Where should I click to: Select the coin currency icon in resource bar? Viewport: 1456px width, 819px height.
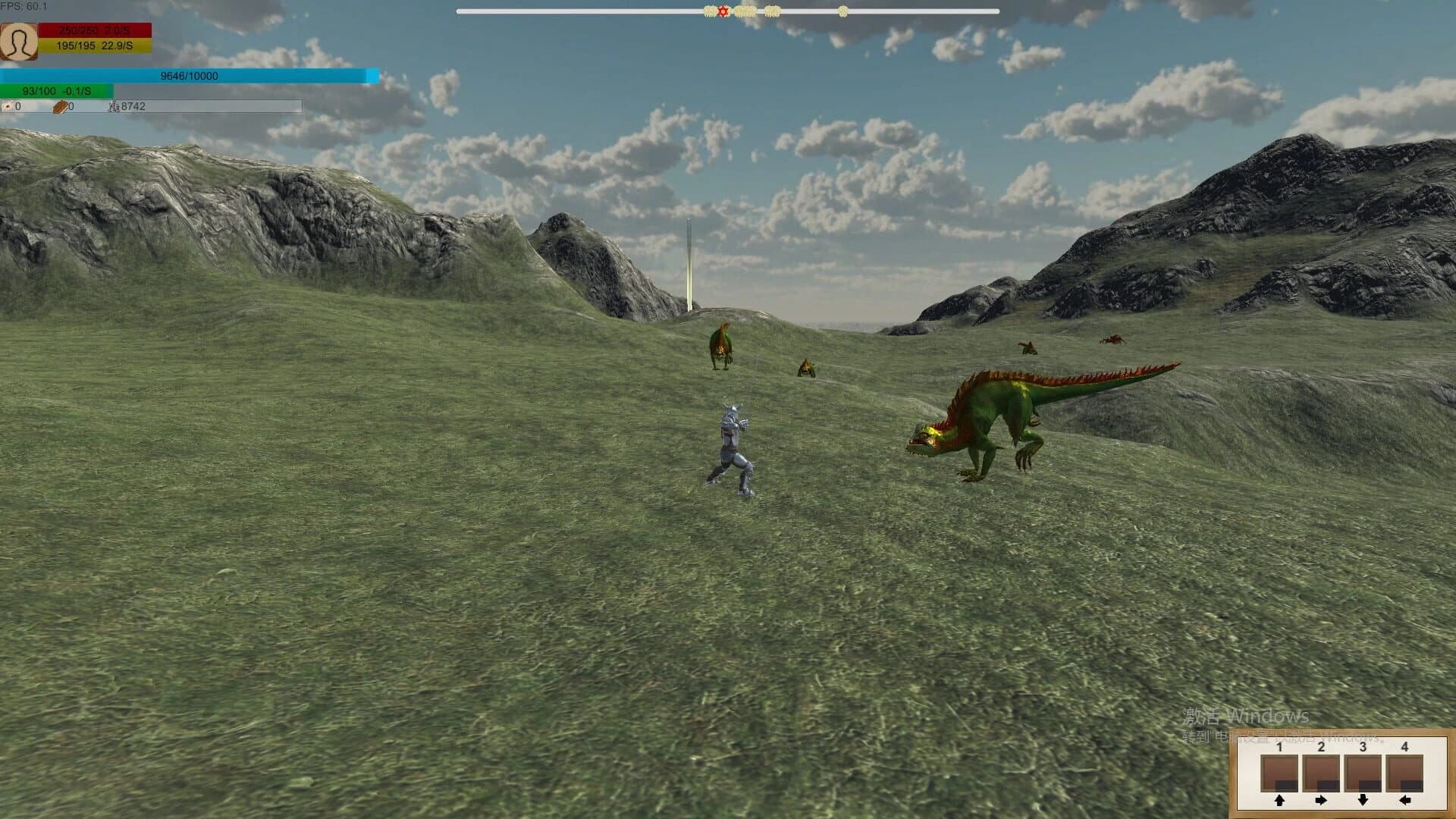(9, 107)
